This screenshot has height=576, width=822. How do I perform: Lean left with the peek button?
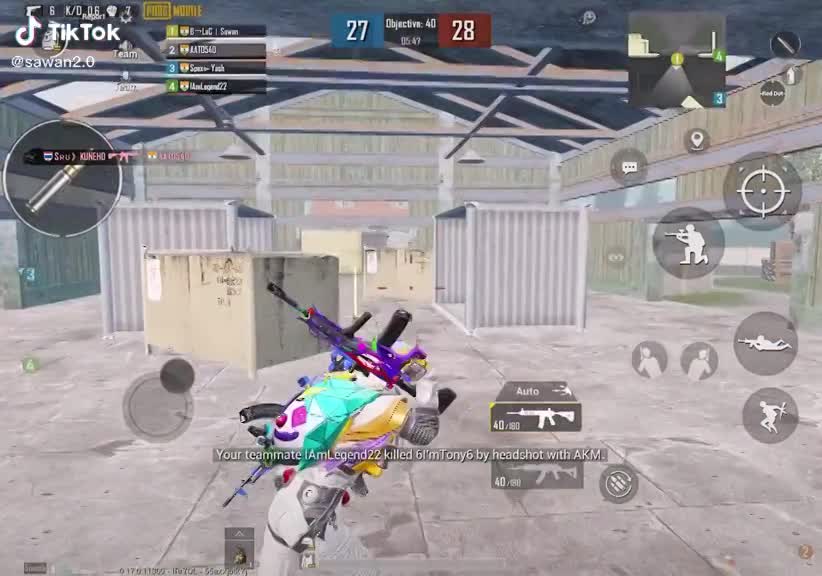point(650,359)
